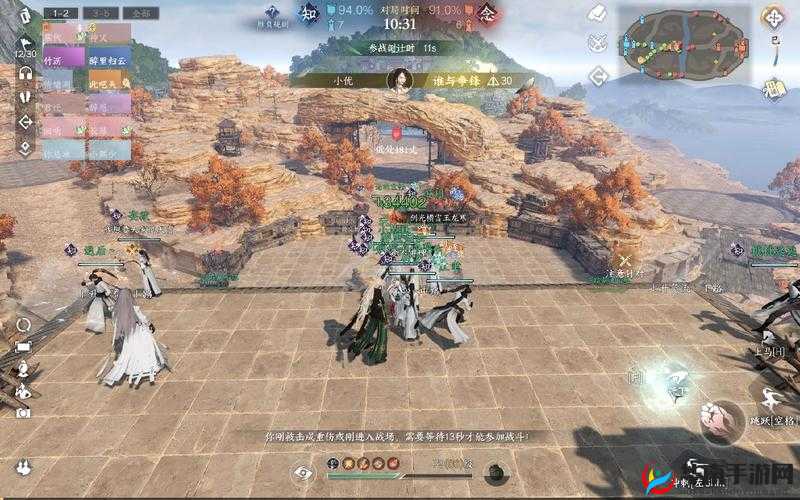Image resolution: width=800 pixels, height=500 pixels.
Task: Toggle the eye view icon at bottom
Action: point(303,472)
